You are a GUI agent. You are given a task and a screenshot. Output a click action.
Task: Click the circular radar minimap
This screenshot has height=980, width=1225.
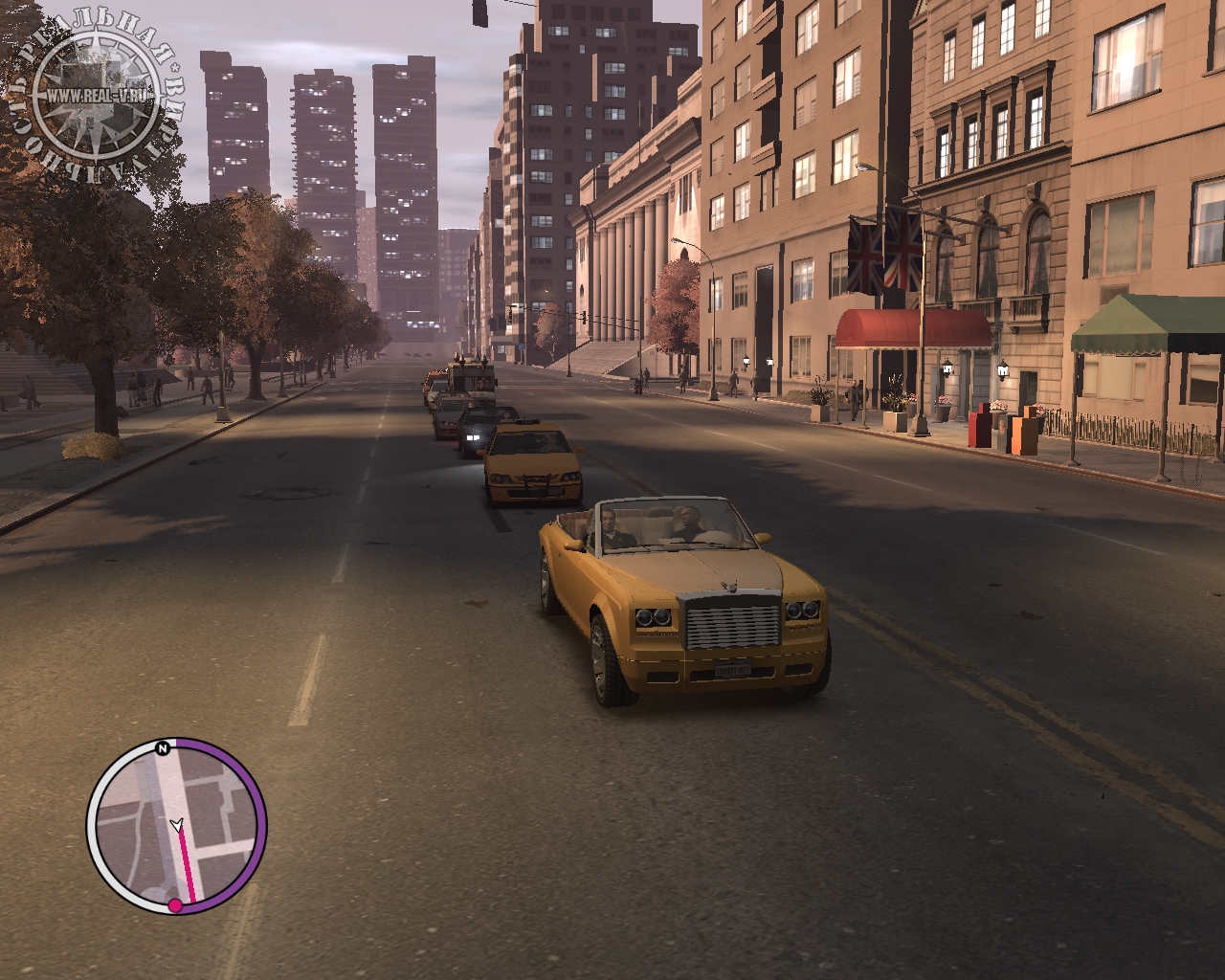pyautogui.click(x=176, y=825)
